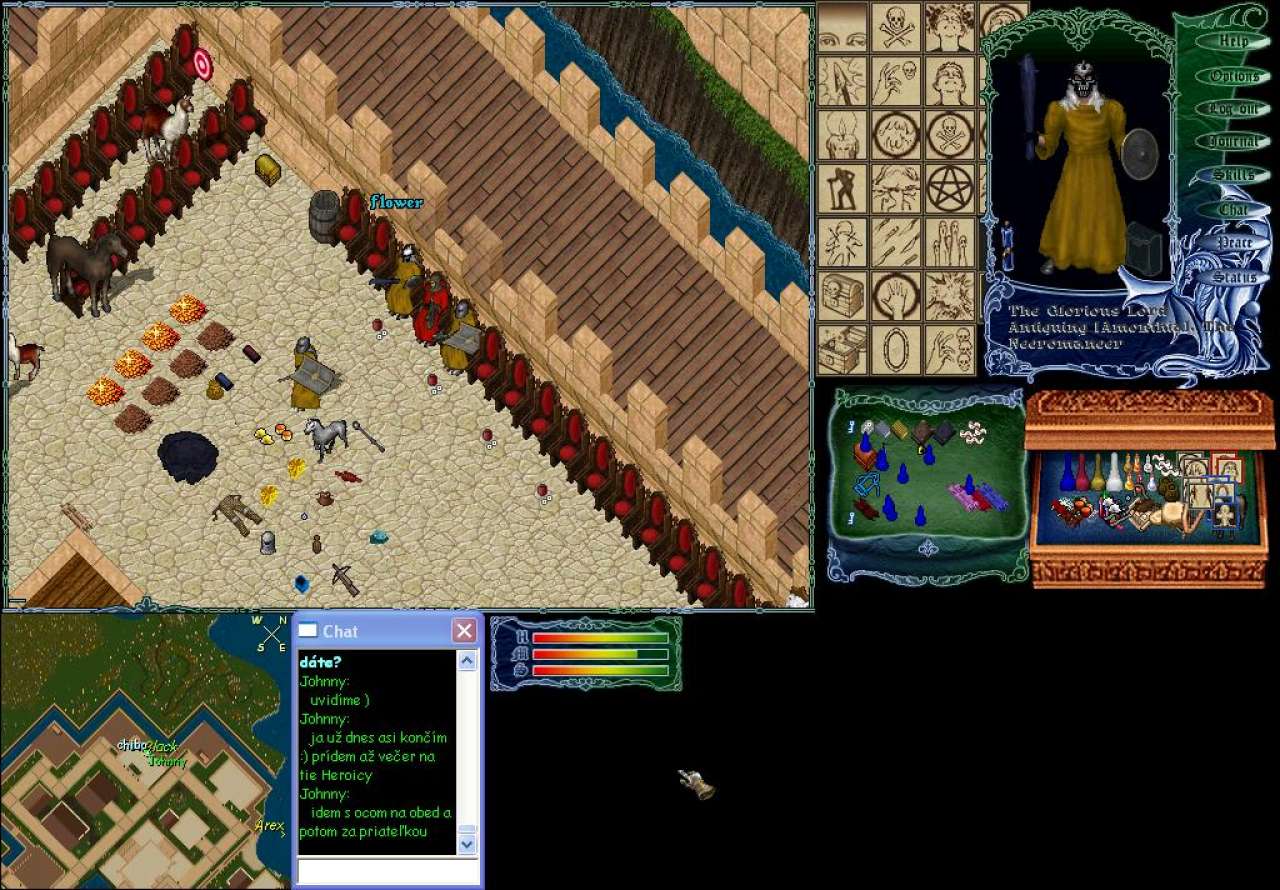Show the Skills list
Screen dimensions: 1280x890
[x=1233, y=175]
